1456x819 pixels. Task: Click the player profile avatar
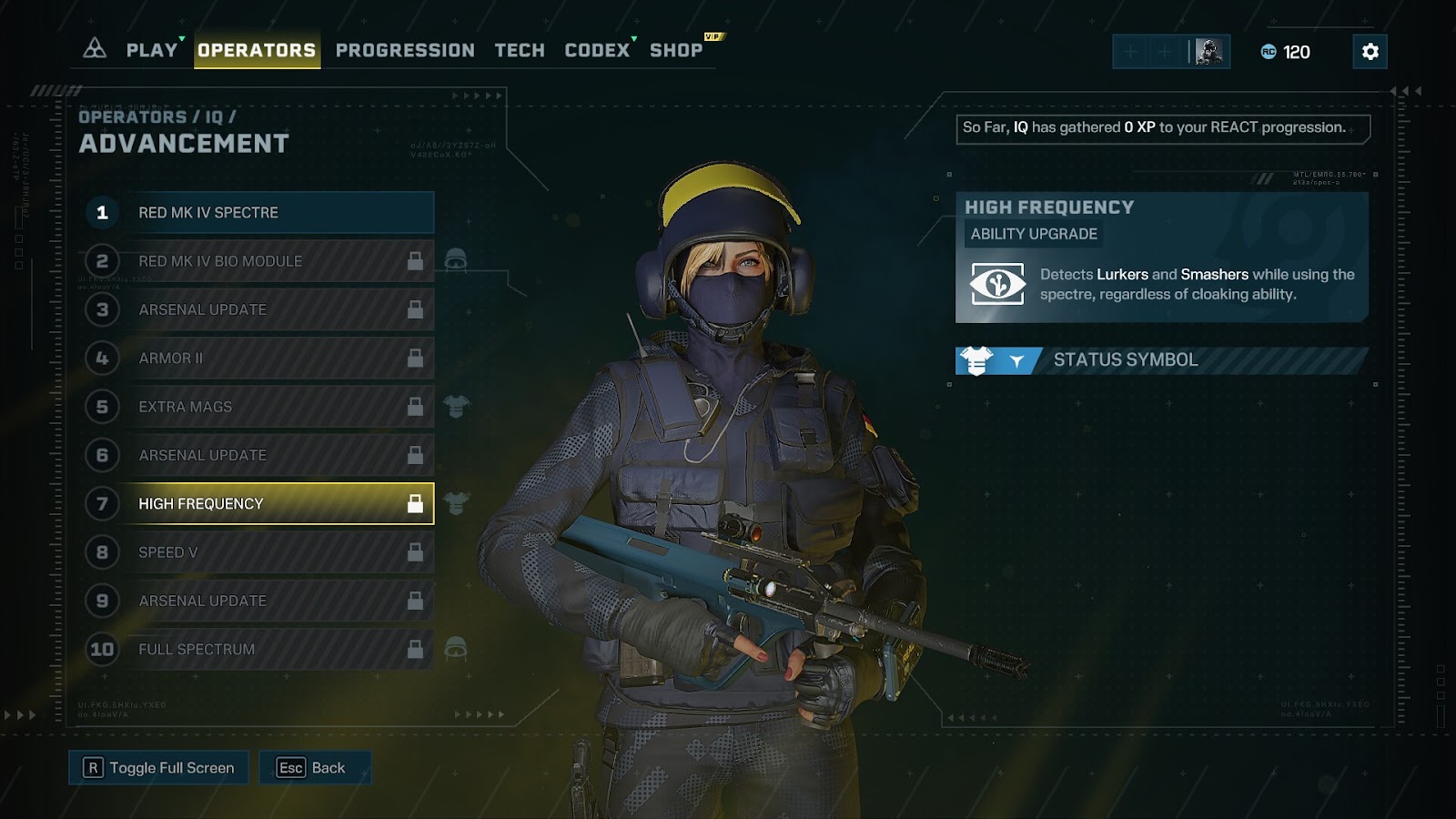coord(1208,52)
